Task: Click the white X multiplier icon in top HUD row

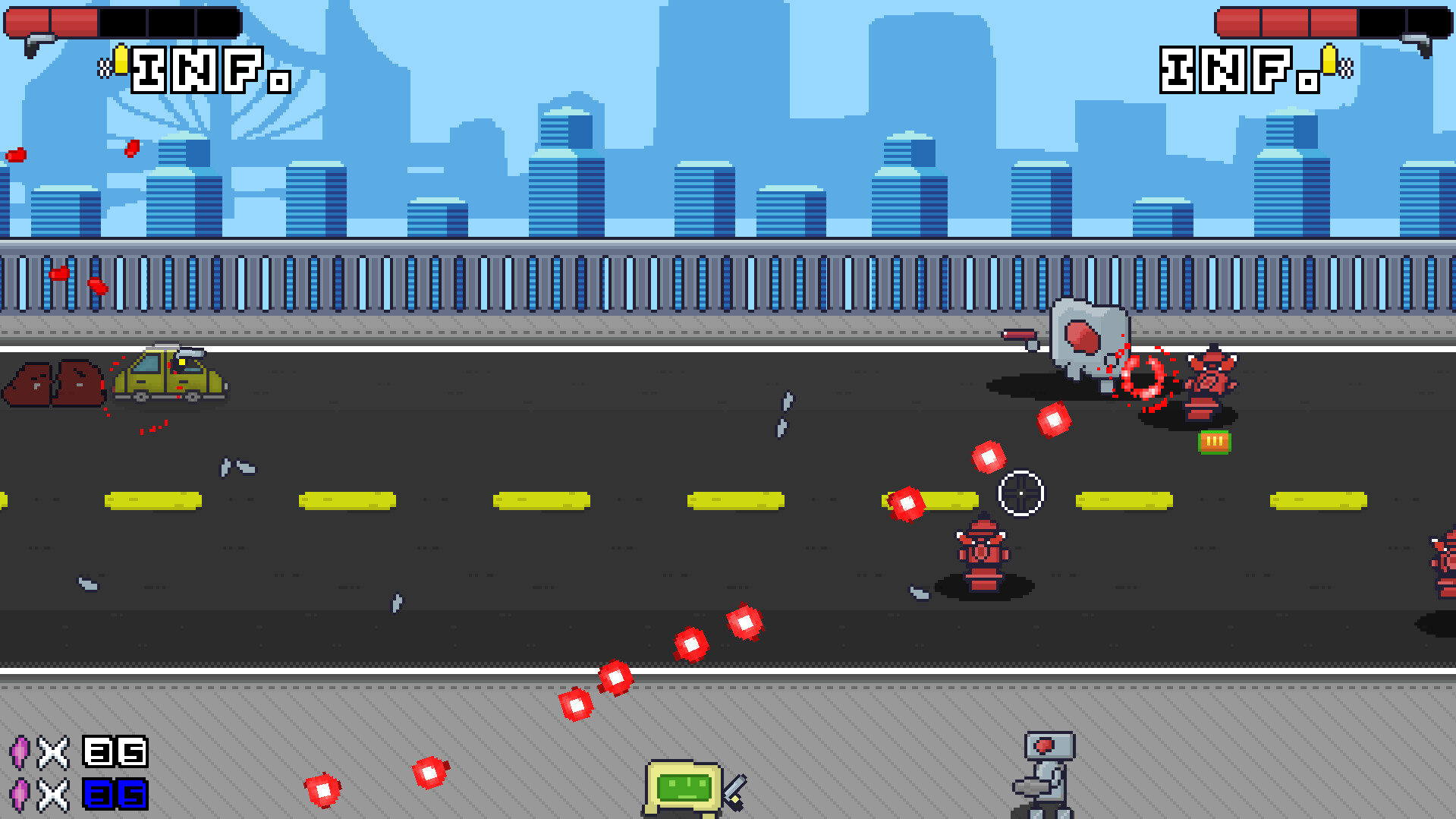Action: tap(52, 754)
